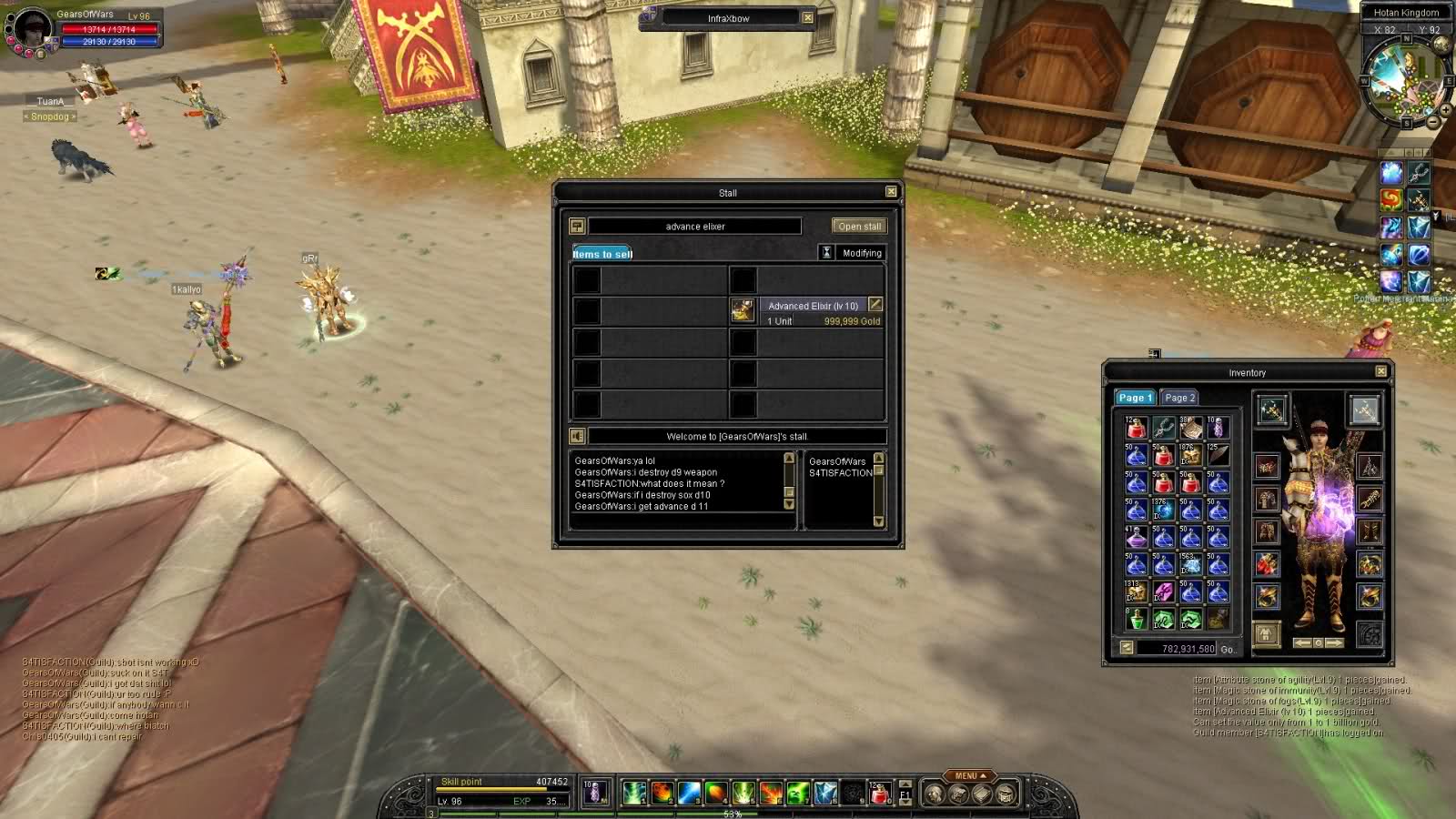Select S4TISFACTION in the stall visitor list
Screen dimensions: 1456x819
(840, 473)
